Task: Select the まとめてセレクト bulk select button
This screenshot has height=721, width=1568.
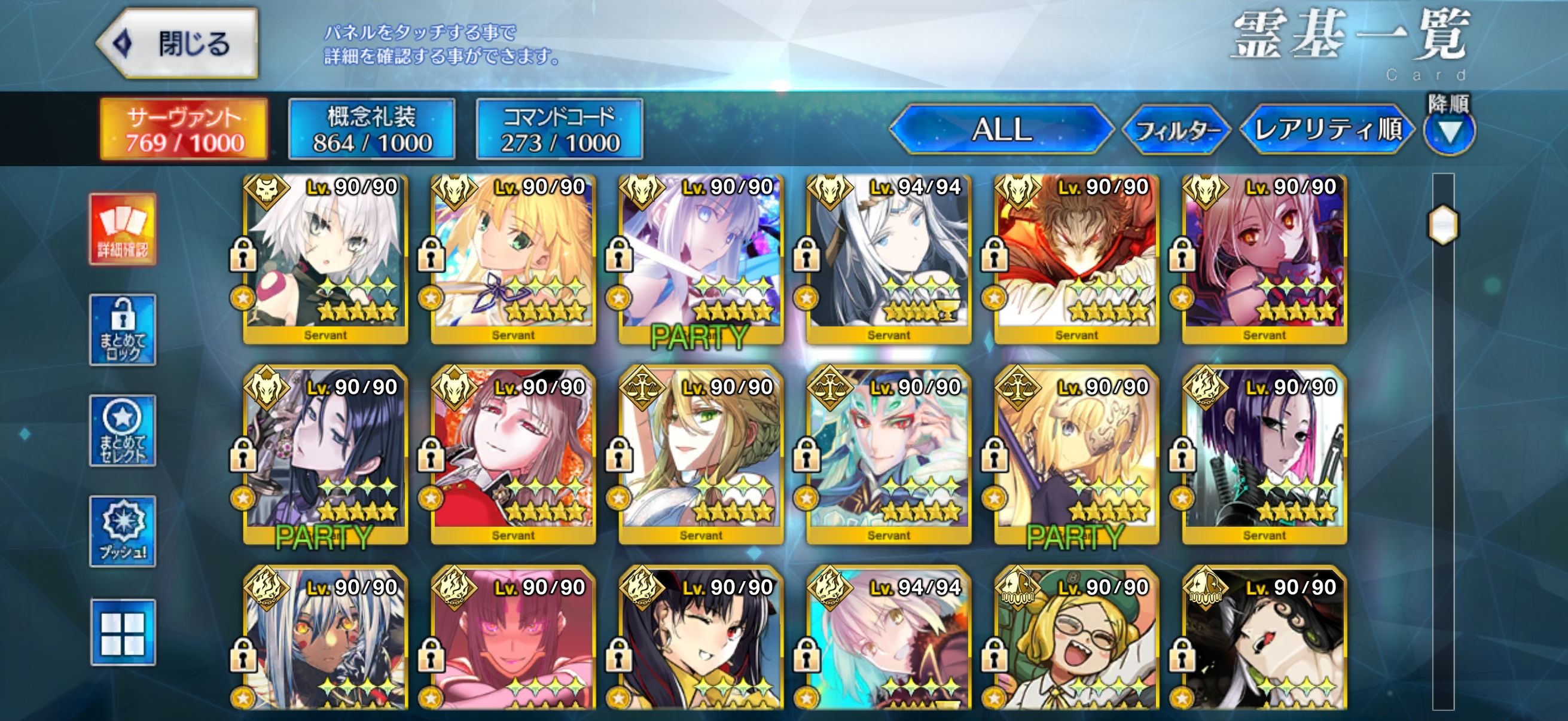Action: click(x=123, y=431)
